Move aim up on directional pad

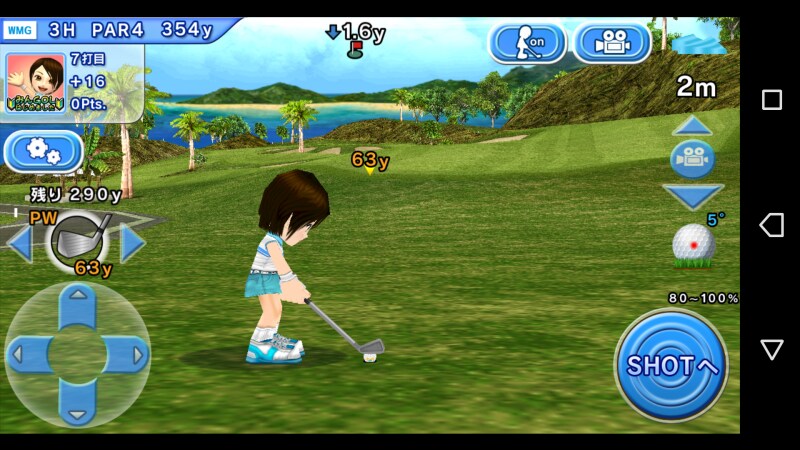pos(77,308)
